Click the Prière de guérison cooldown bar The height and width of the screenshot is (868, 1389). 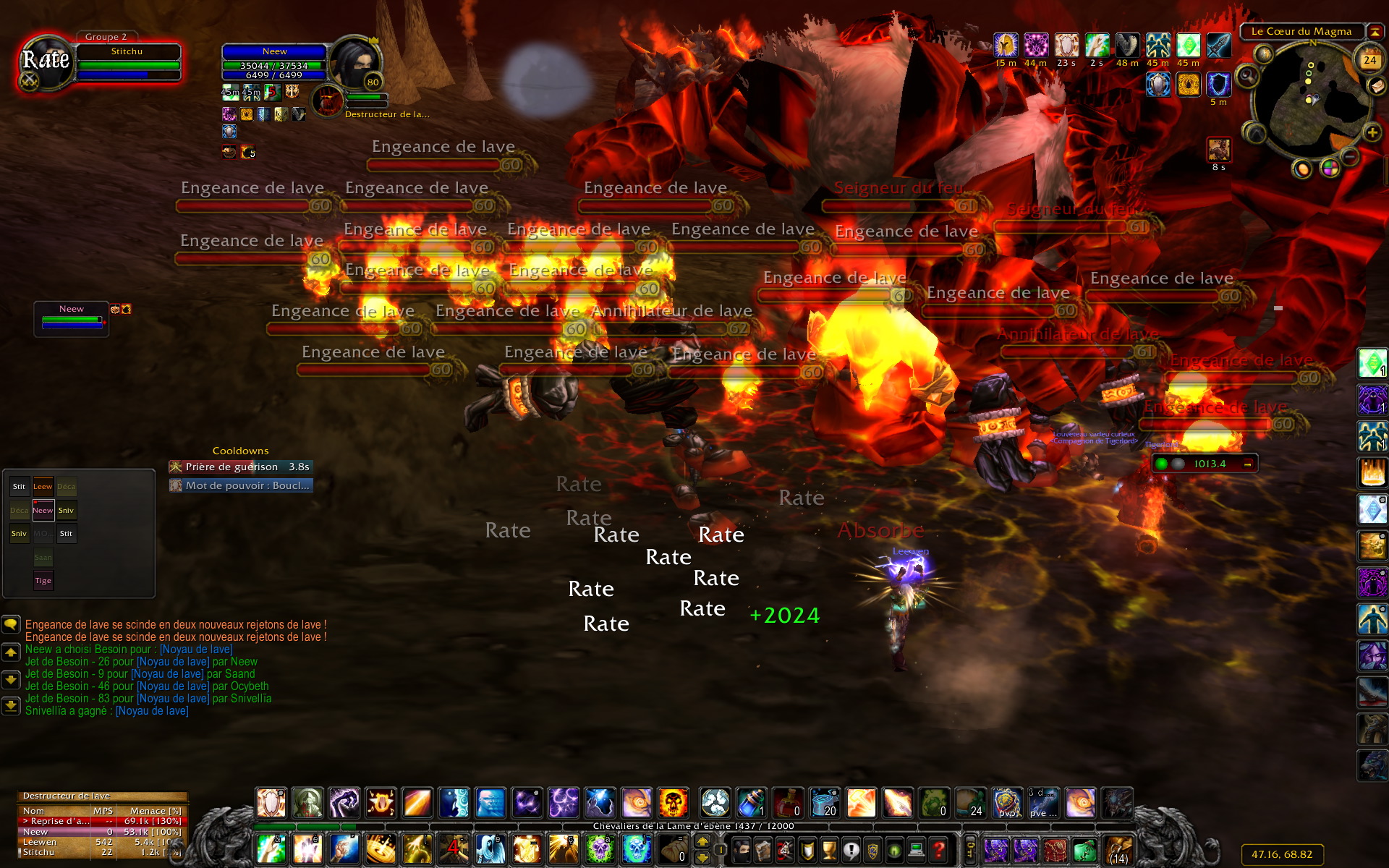[x=241, y=467]
